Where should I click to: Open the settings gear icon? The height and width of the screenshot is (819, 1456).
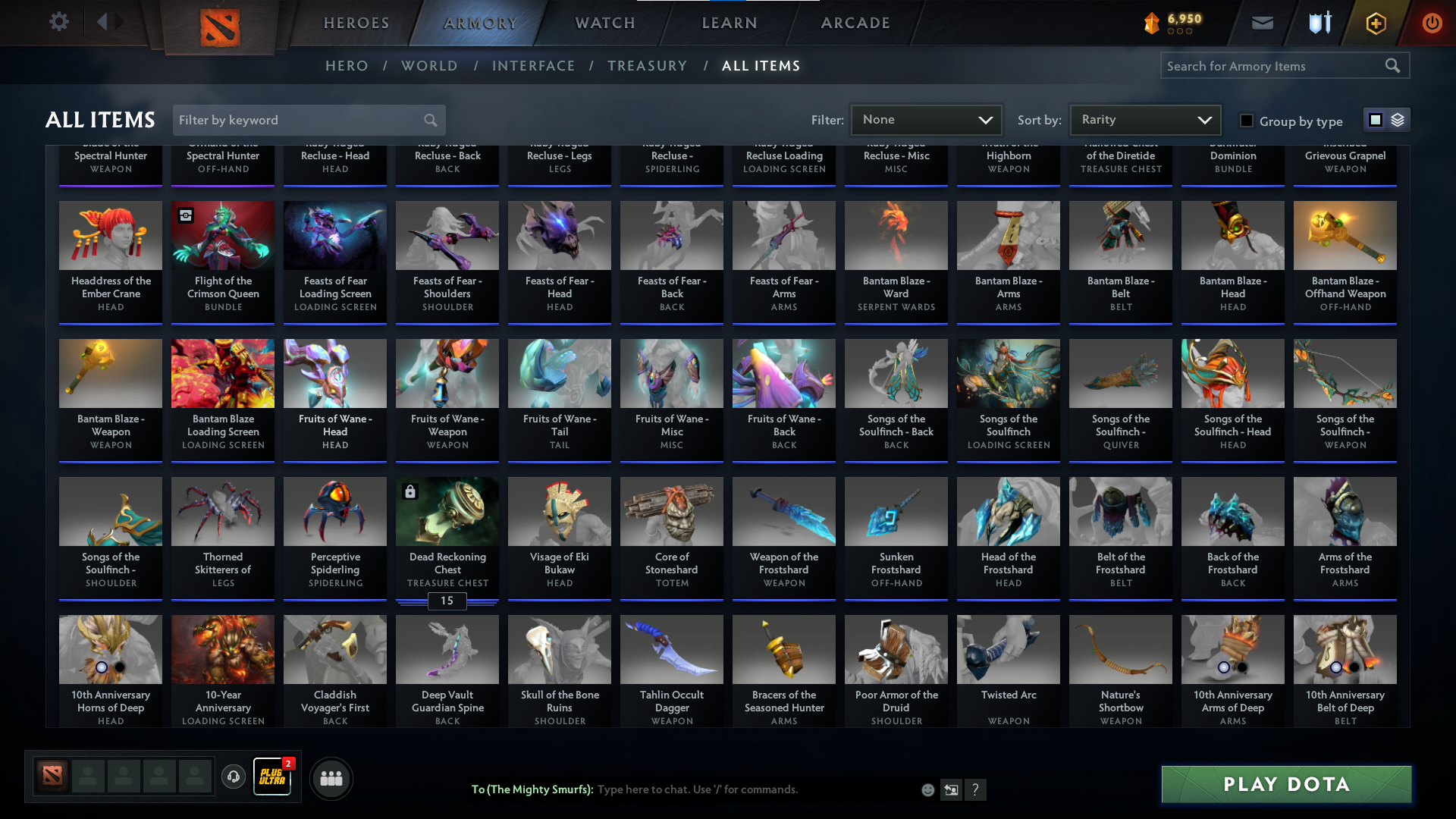[x=59, y=21]
